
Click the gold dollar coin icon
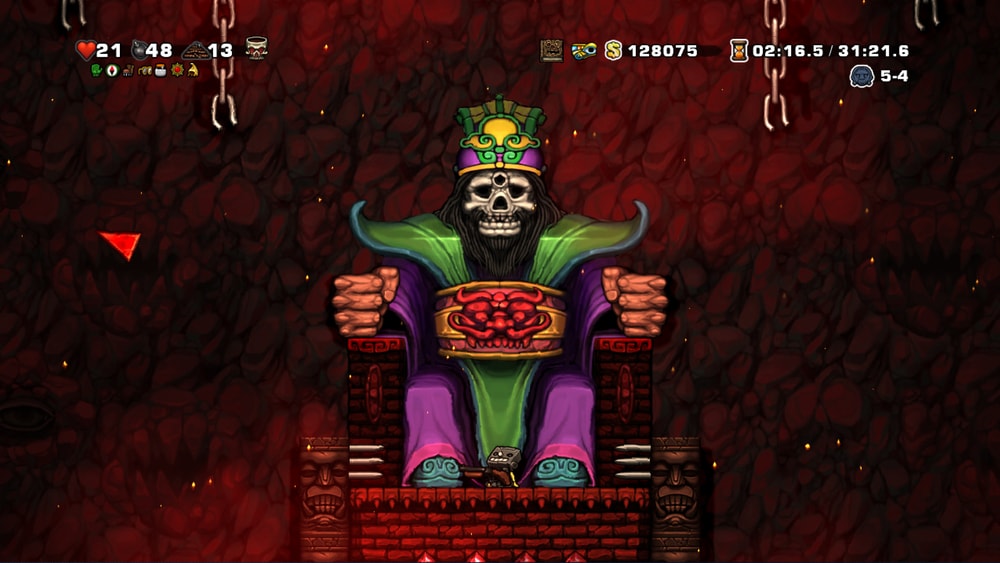pyautogui.click(x=613, y=50)
